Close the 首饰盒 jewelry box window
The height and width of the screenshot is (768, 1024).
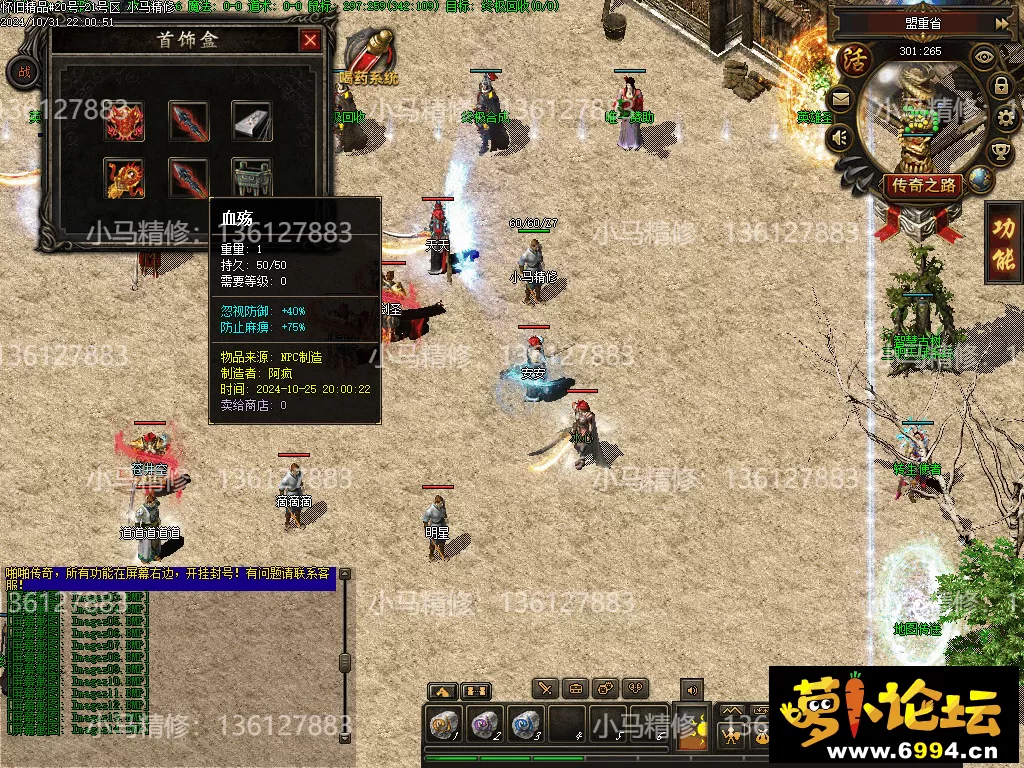coord(311,41)
